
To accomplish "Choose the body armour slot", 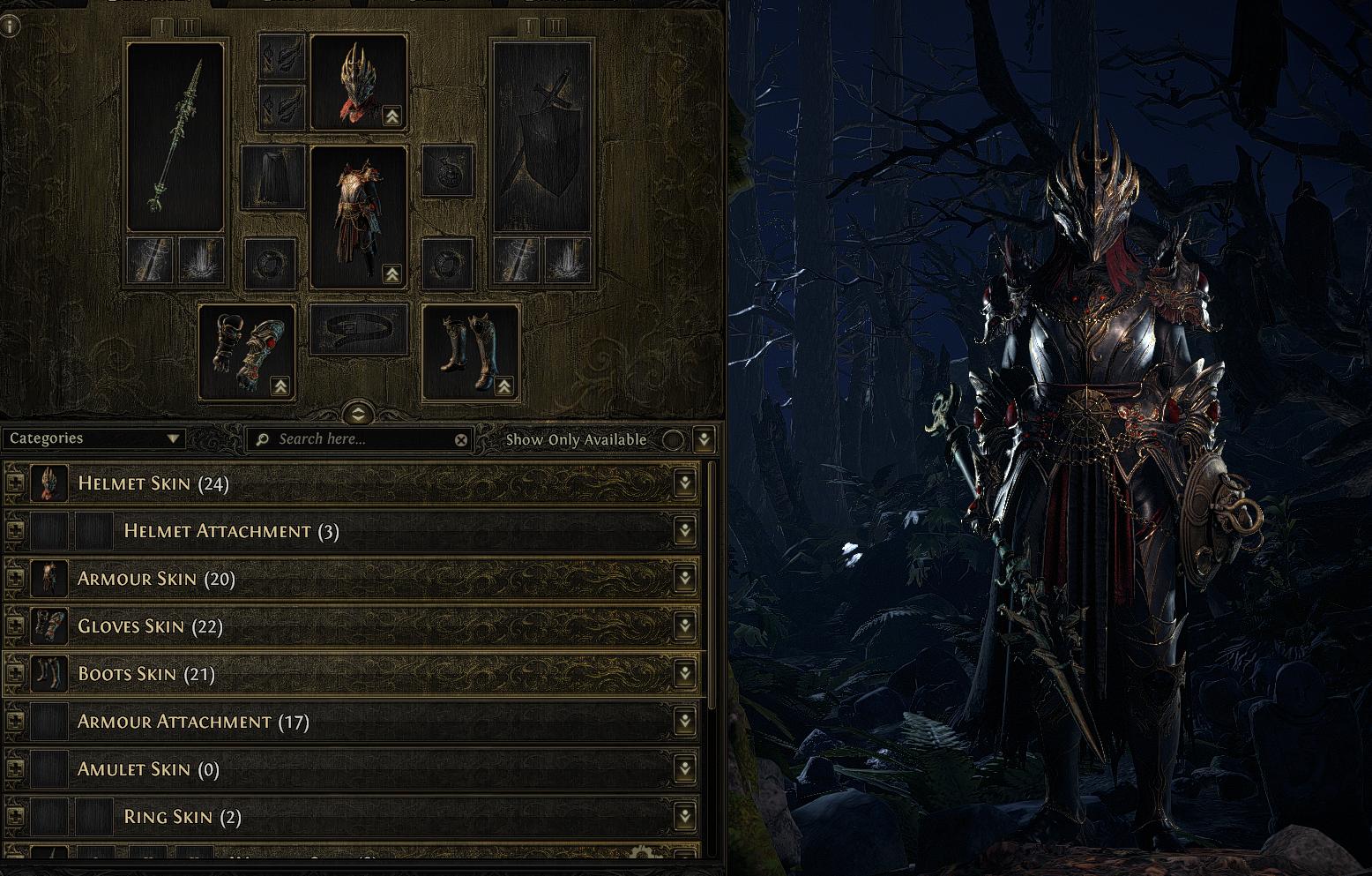I will (x=359, y=217).
